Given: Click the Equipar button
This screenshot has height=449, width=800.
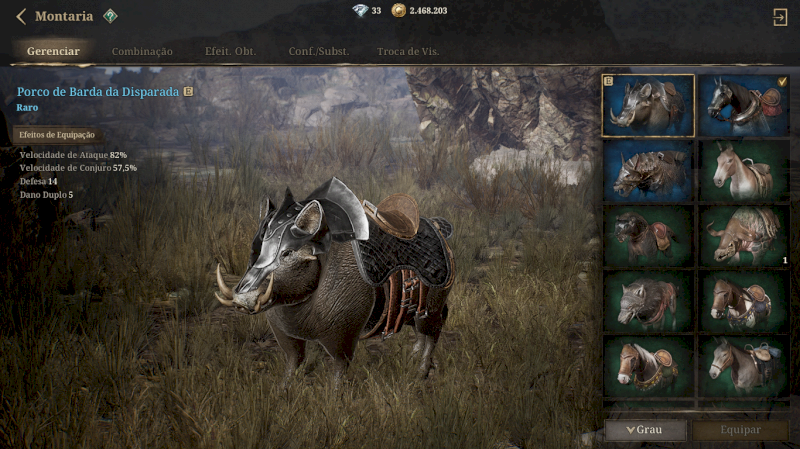Looking at the screenshot, I should (740, 430).
